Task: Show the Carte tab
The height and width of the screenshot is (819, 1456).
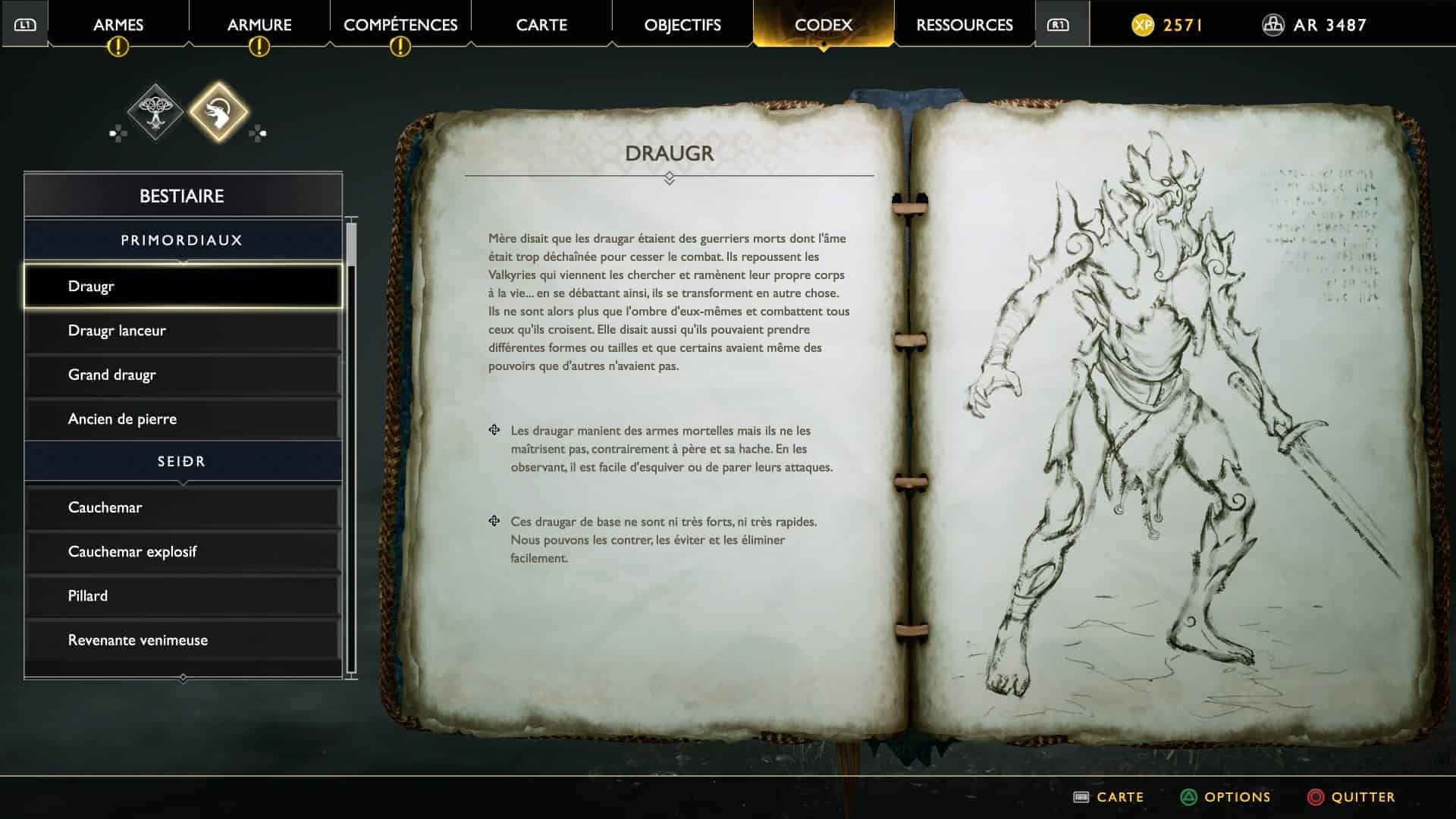Action: tap(541, 25)
